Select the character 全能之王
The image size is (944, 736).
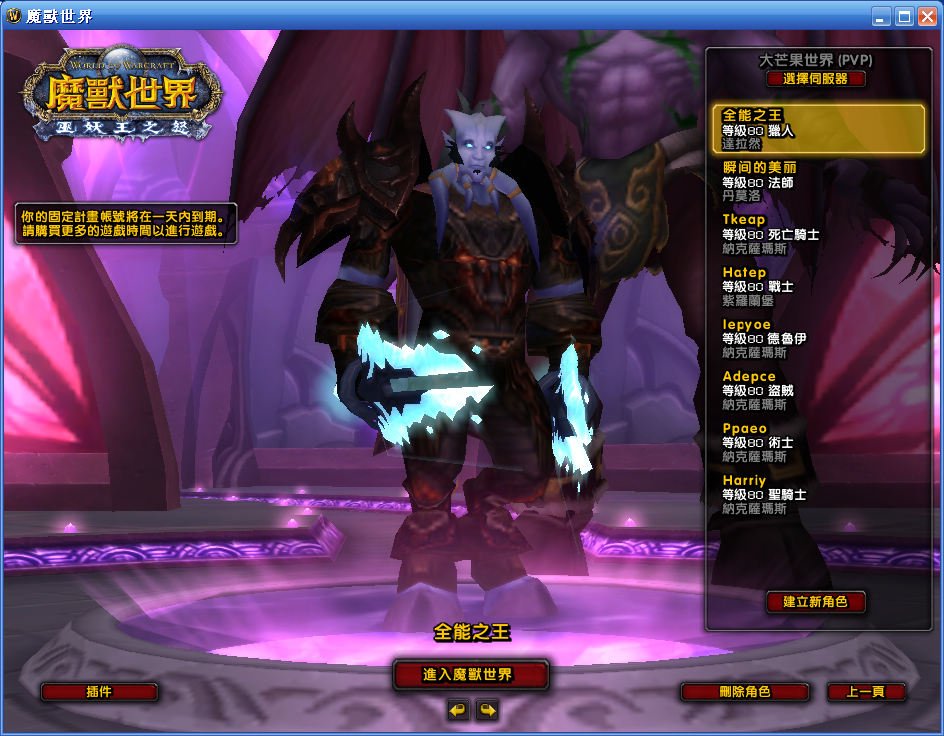817,129
